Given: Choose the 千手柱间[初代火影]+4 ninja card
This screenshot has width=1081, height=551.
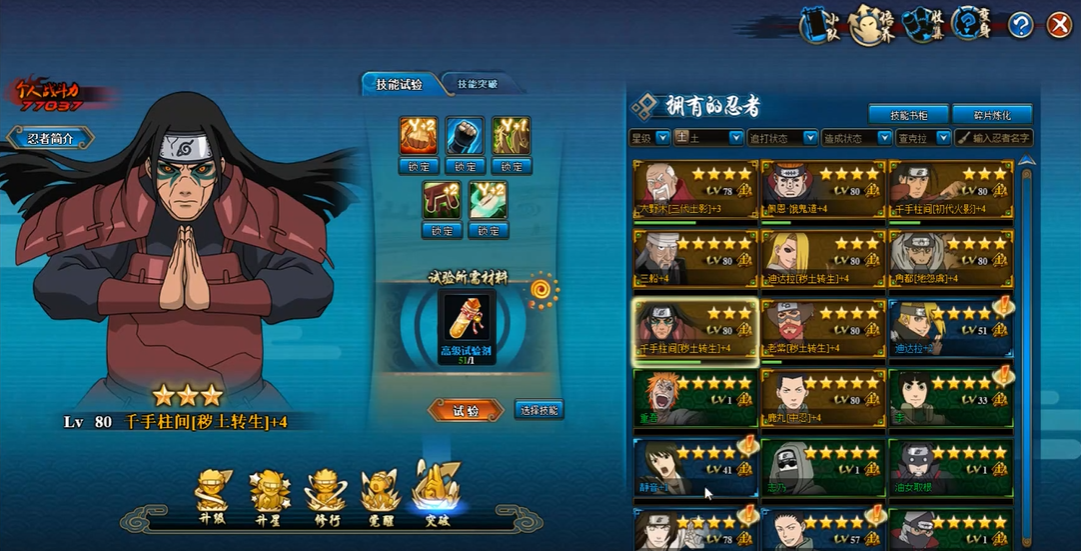Looking at the screenshot, I should [x=950, y=189].
